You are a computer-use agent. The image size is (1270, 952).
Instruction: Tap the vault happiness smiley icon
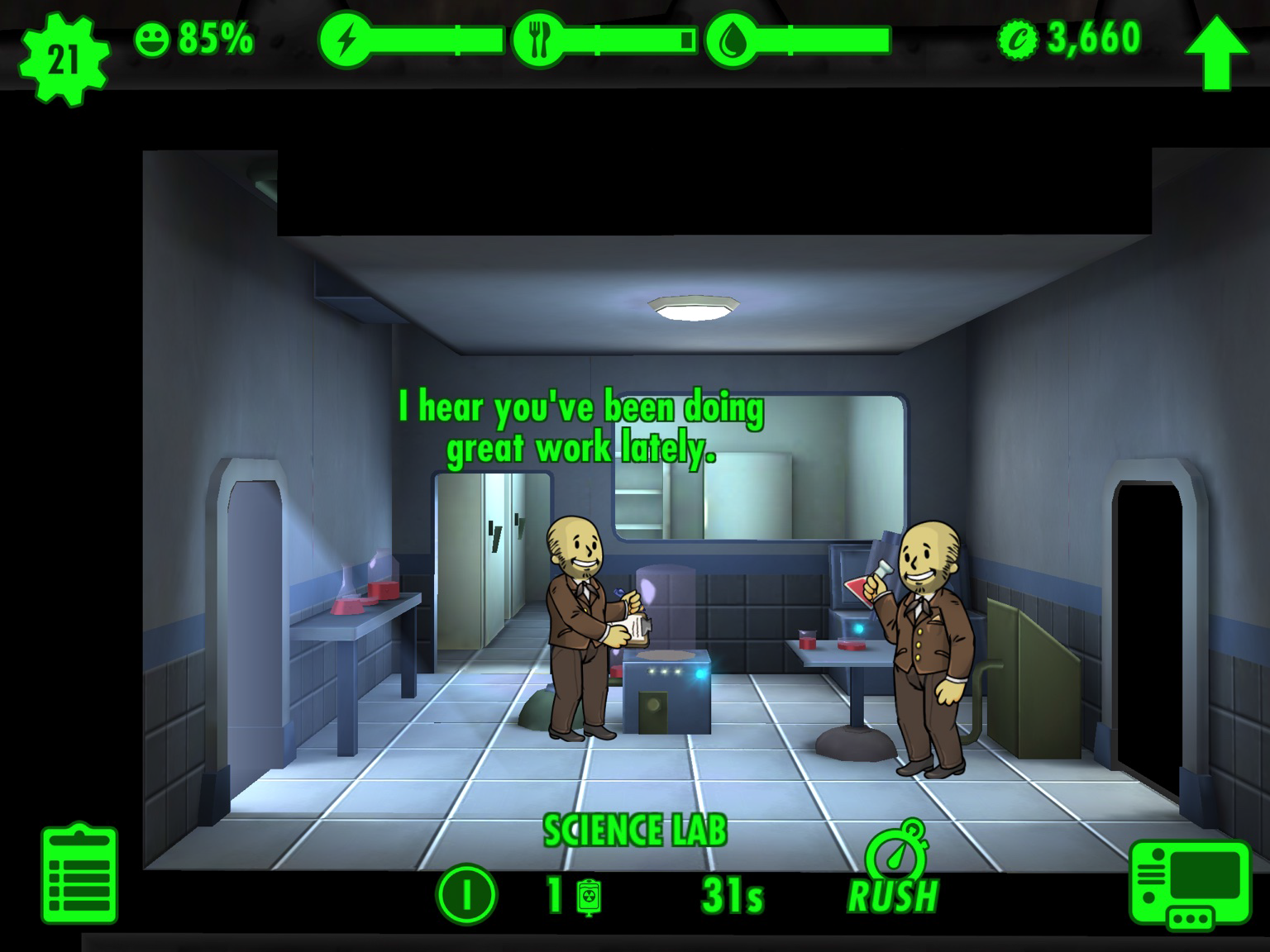coord(151,40)
